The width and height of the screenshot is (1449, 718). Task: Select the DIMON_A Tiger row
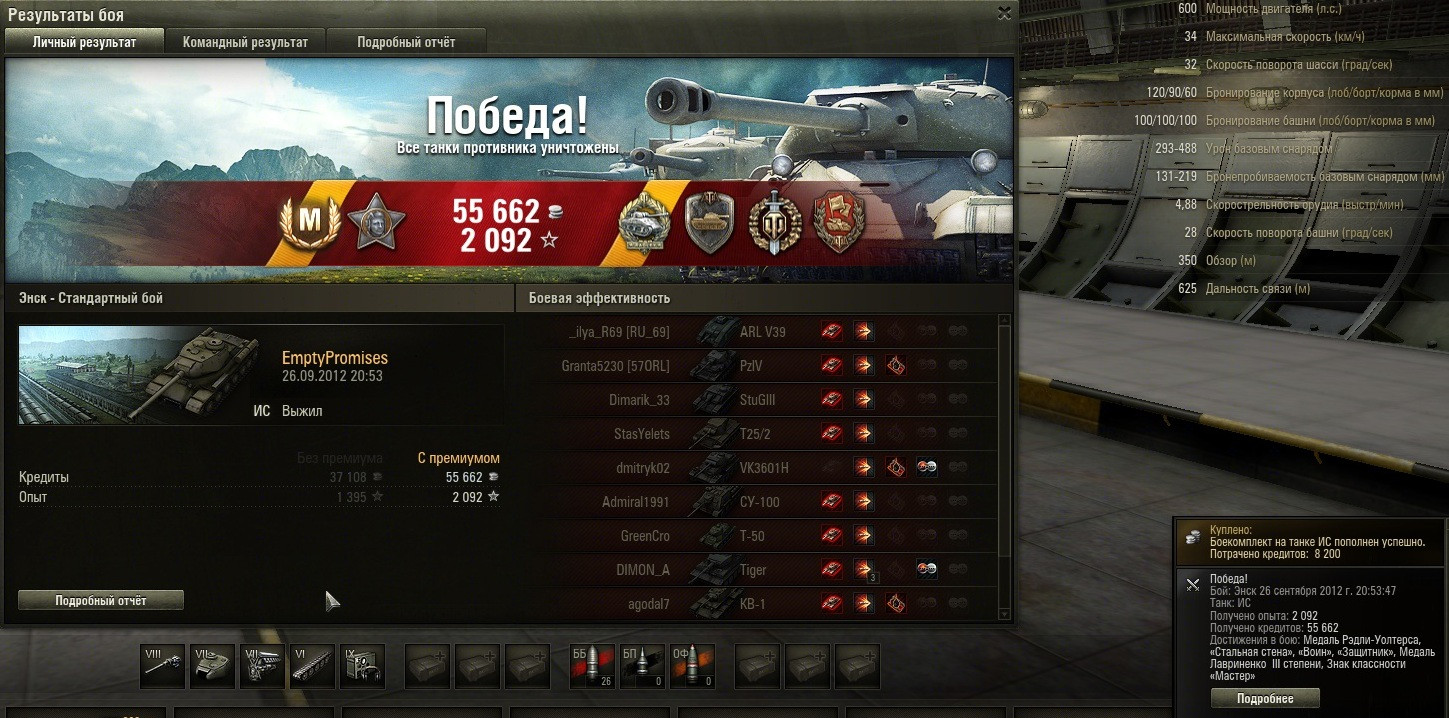pyautogui.click(x=760, y=570)
